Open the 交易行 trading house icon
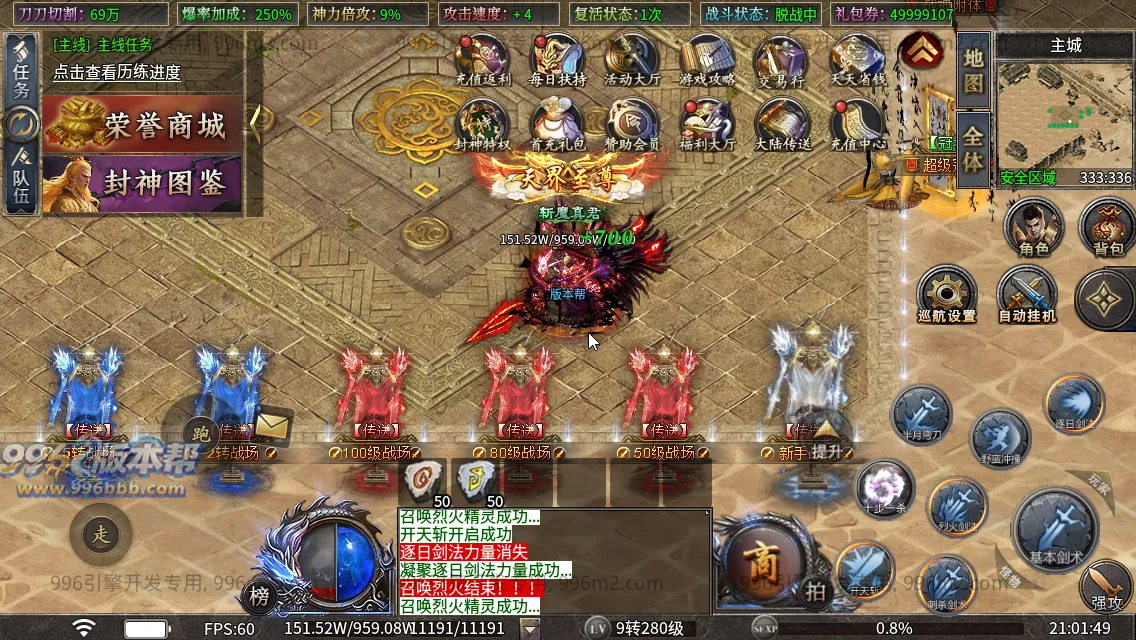Viewport: 1136px width, 640px height. click(781, 60)
